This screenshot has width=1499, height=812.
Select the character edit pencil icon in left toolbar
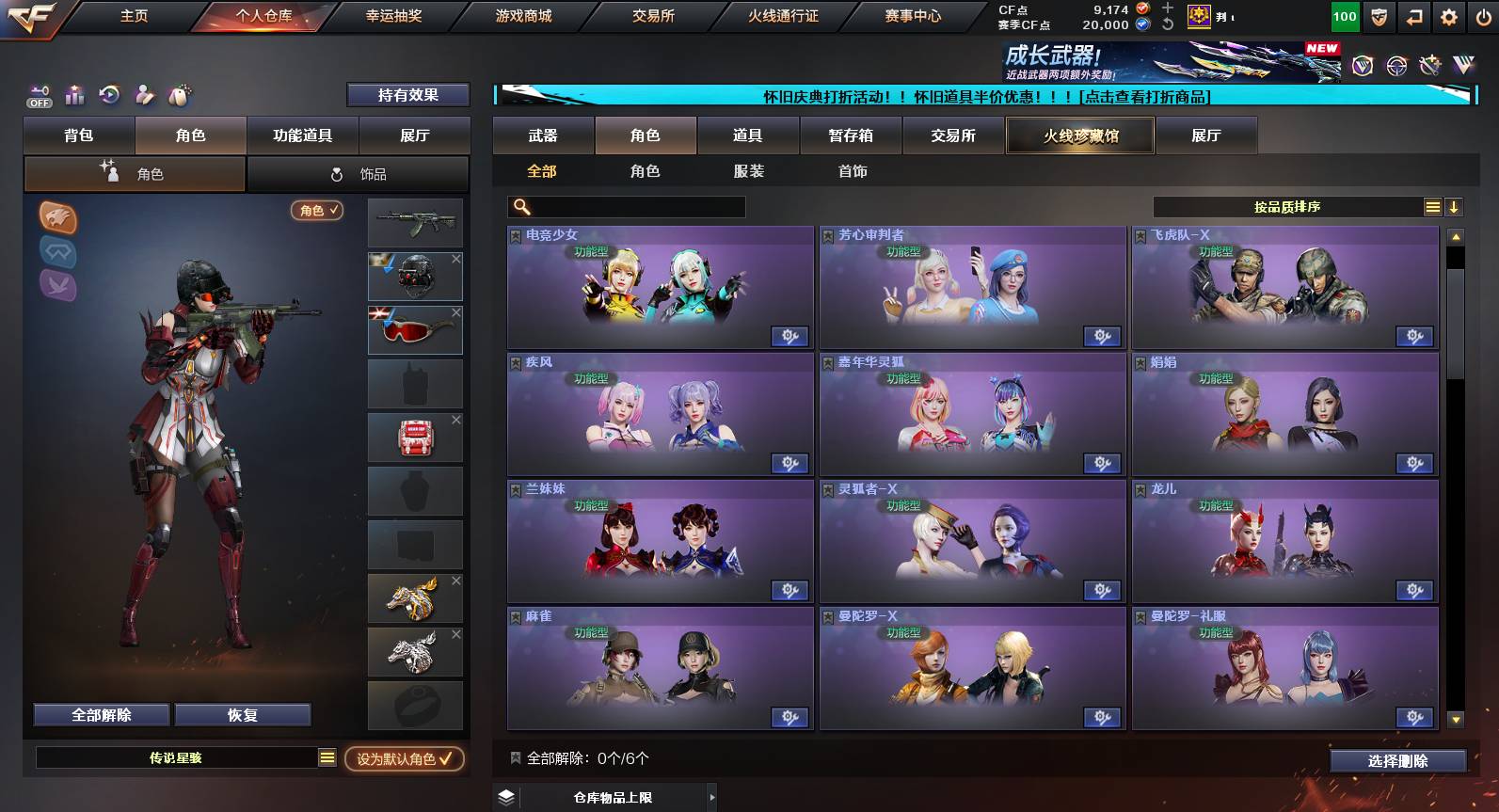click(143, 95)
